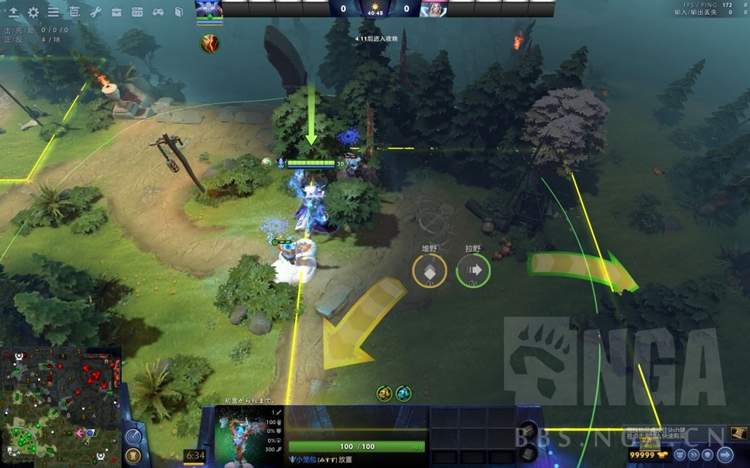Click the stack camp (堆野) diamond button
The image size is (750, 468).
coord(429,269)
